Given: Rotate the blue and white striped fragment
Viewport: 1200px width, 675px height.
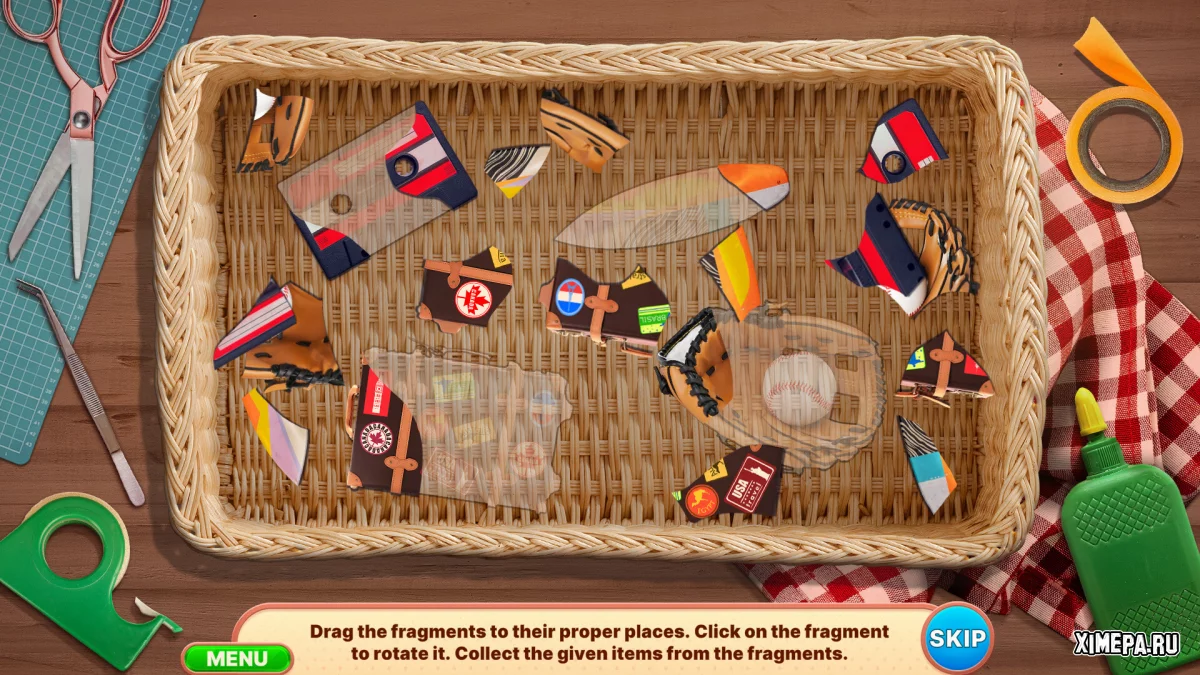Looking at the screenshot, I should click(x=925, y=466).
